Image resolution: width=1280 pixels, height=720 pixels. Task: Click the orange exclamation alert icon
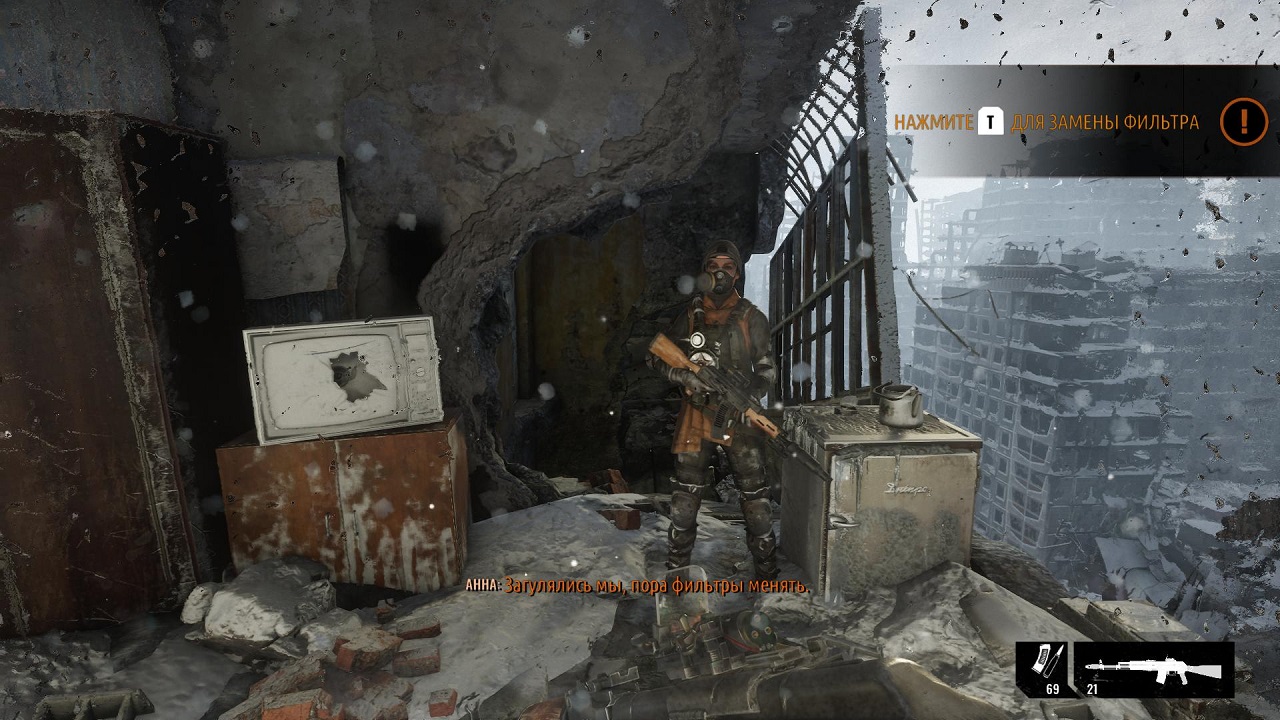pyautogui.click(x=1243, y=122)
